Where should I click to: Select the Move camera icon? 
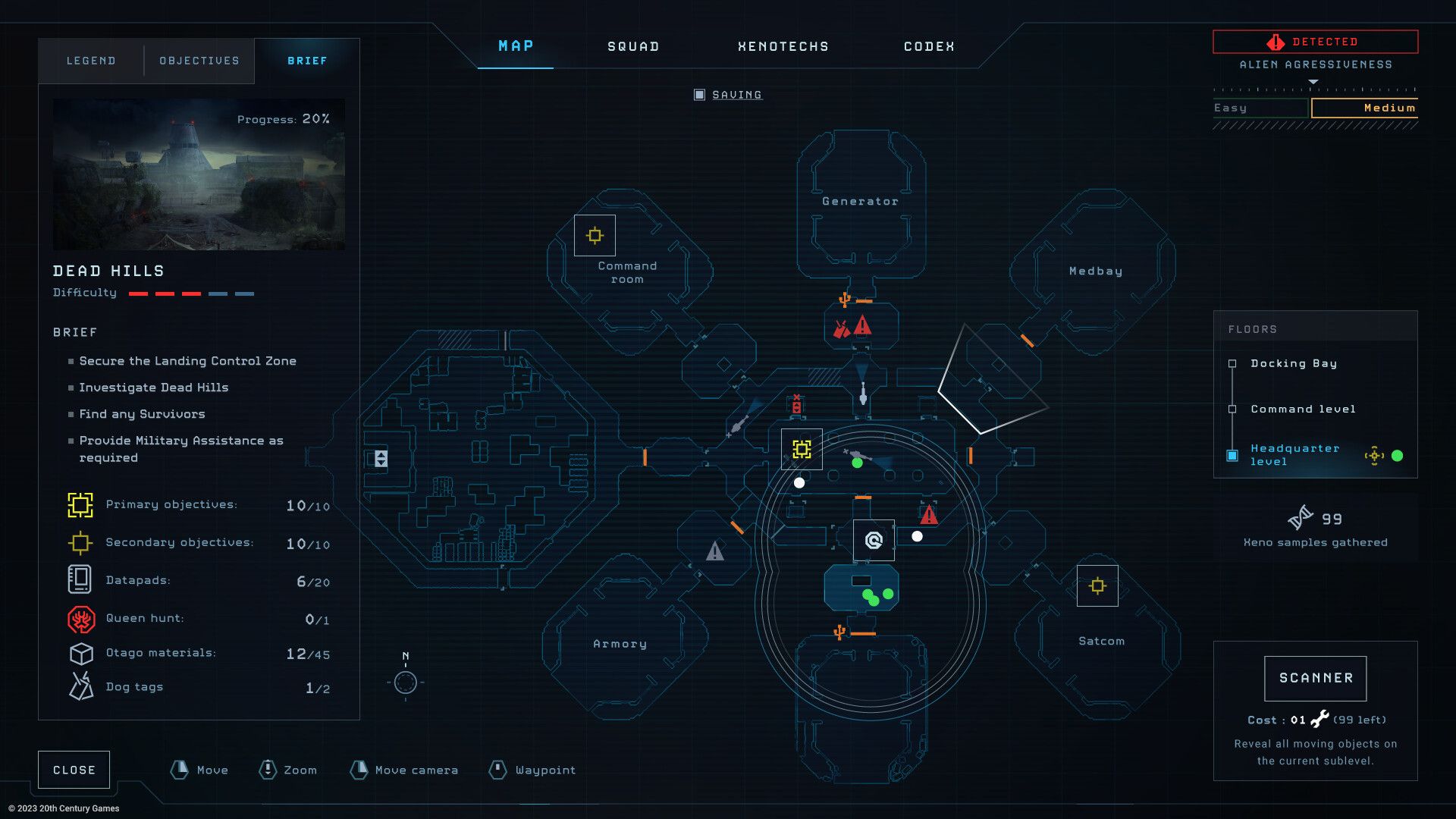[x=359, y=770]
